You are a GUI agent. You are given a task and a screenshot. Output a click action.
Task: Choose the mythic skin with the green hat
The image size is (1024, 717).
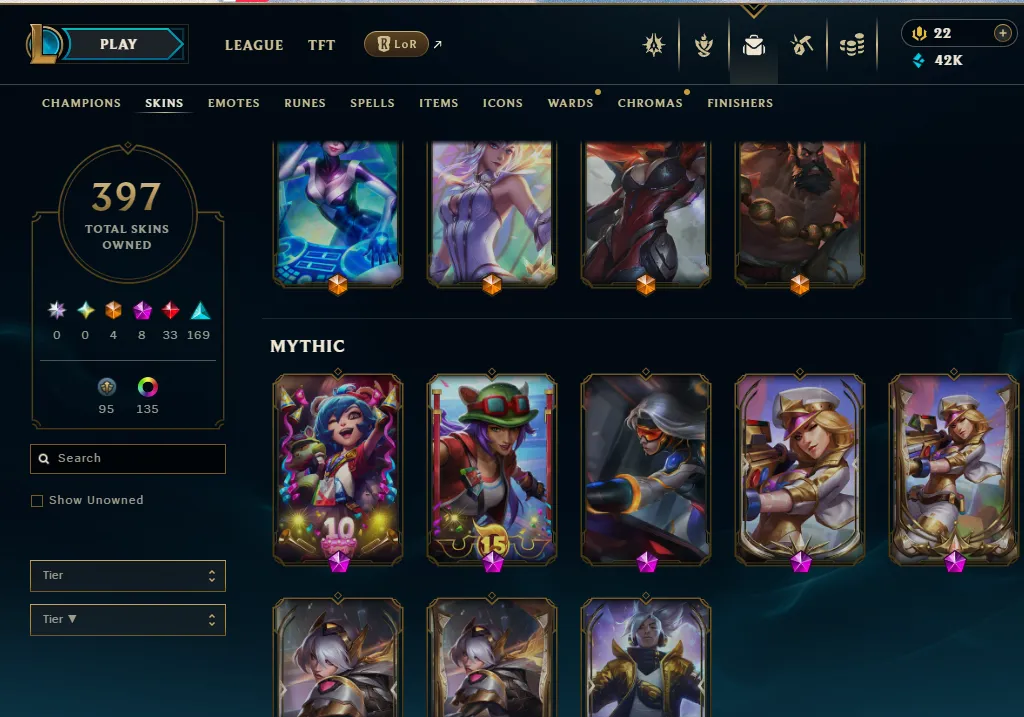pos(491,469)
